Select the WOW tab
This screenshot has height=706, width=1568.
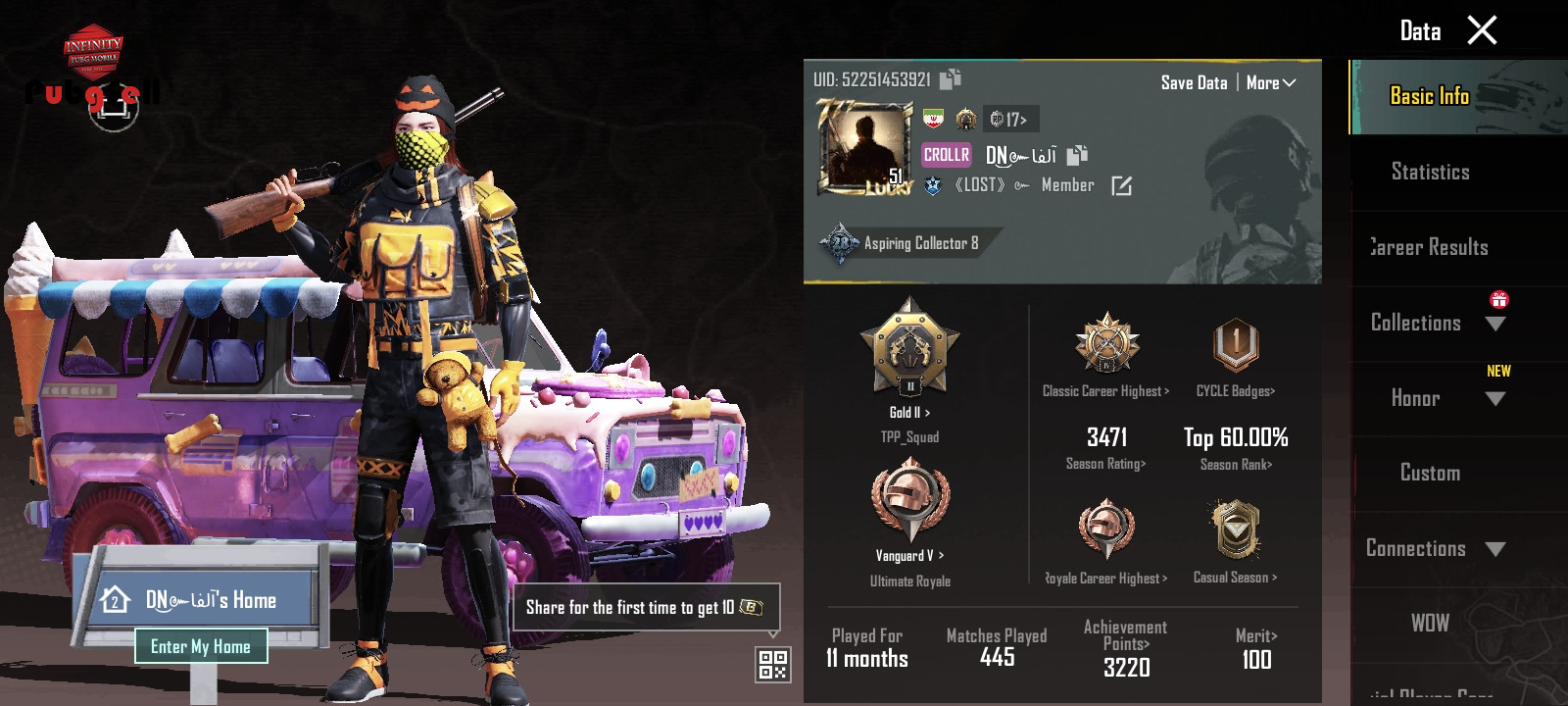1430,624
